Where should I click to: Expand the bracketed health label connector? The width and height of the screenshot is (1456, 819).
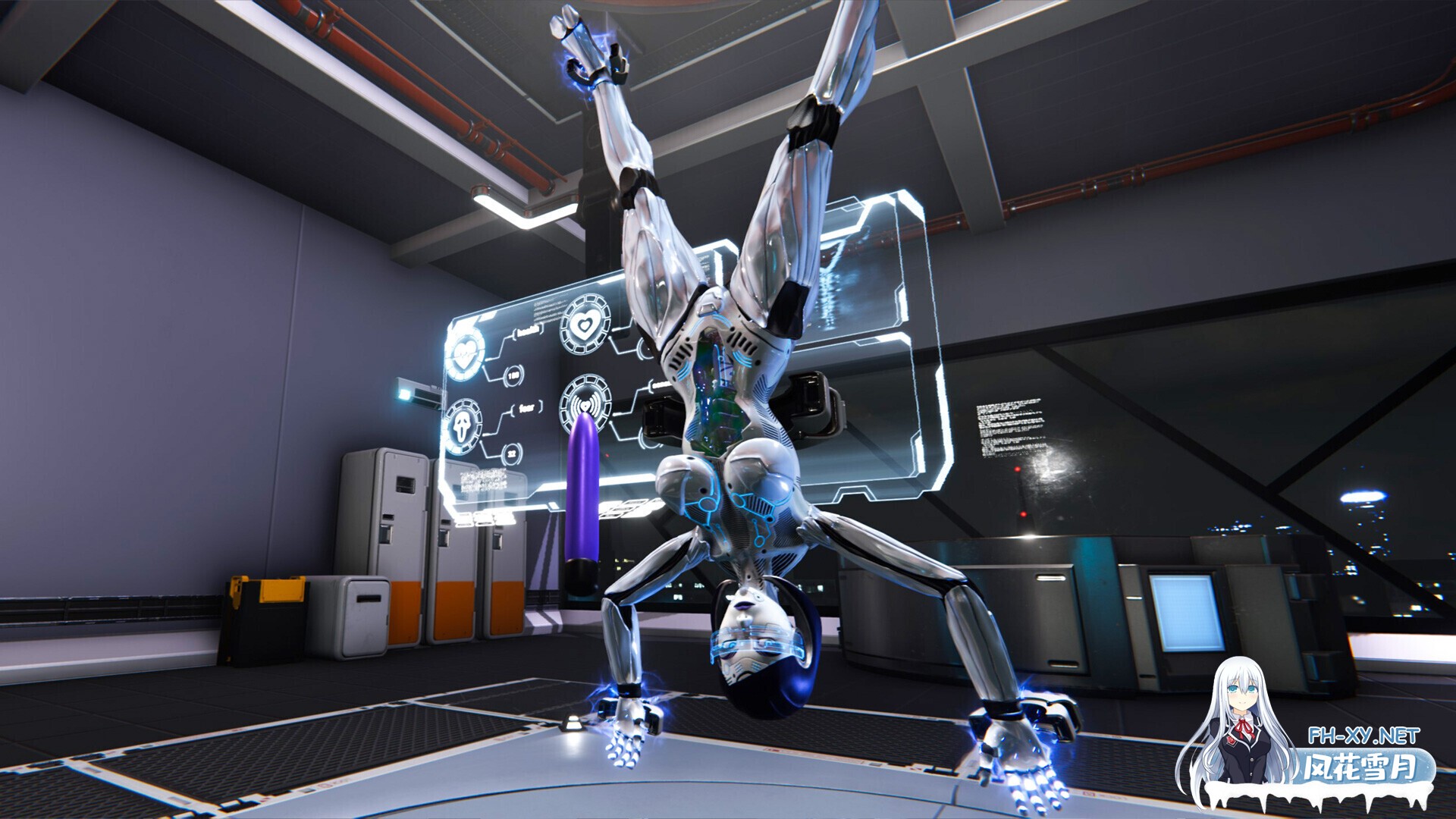[x=529, y=330]
